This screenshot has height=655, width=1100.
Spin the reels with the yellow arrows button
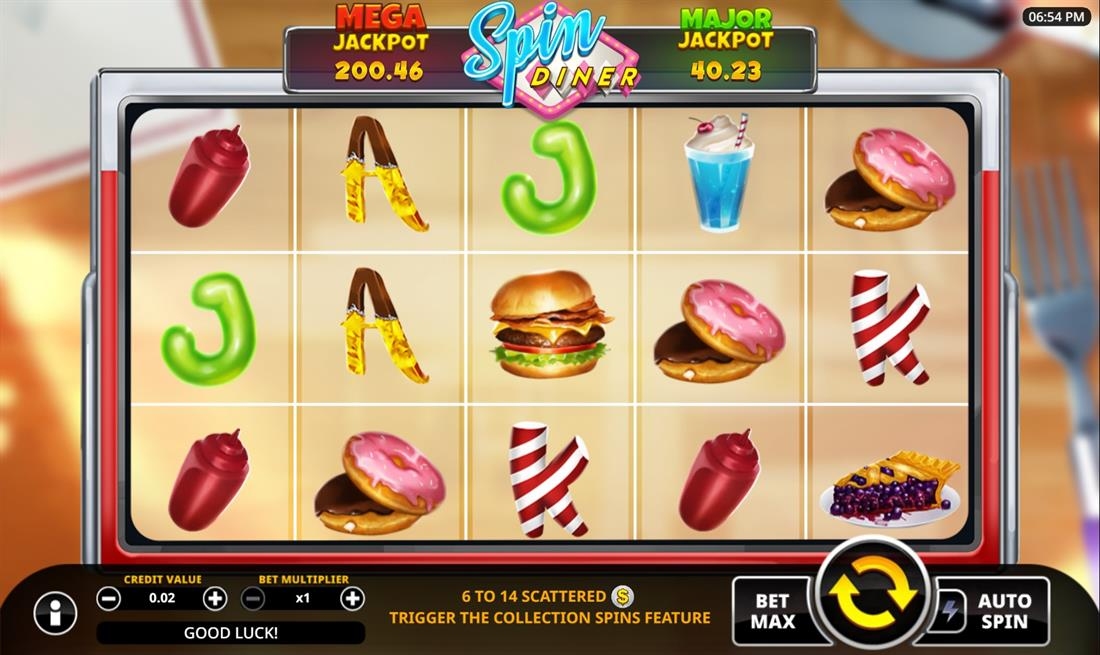coord(873,596)
